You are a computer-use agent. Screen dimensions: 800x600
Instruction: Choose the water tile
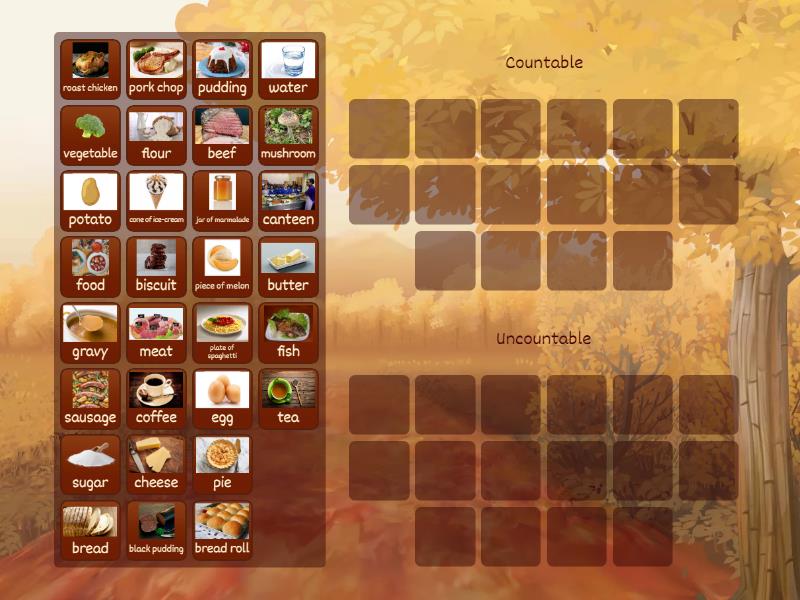click(x=288, y=69)
